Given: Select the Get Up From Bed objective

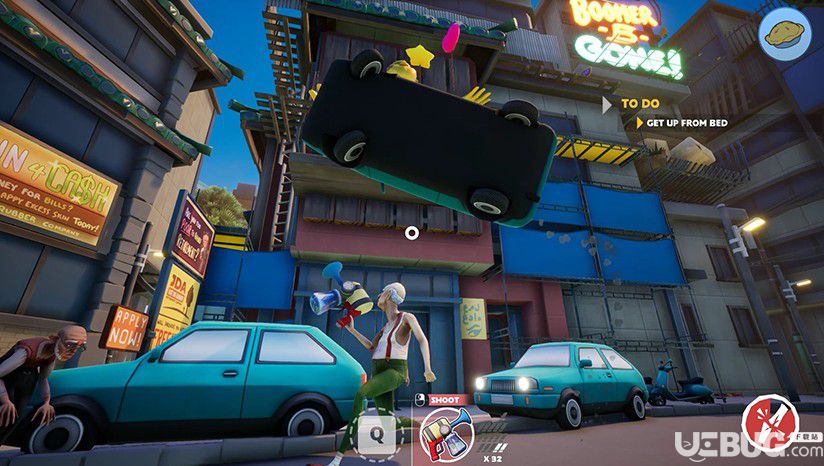Looking at the screenshot, I should tap(686, 123).
